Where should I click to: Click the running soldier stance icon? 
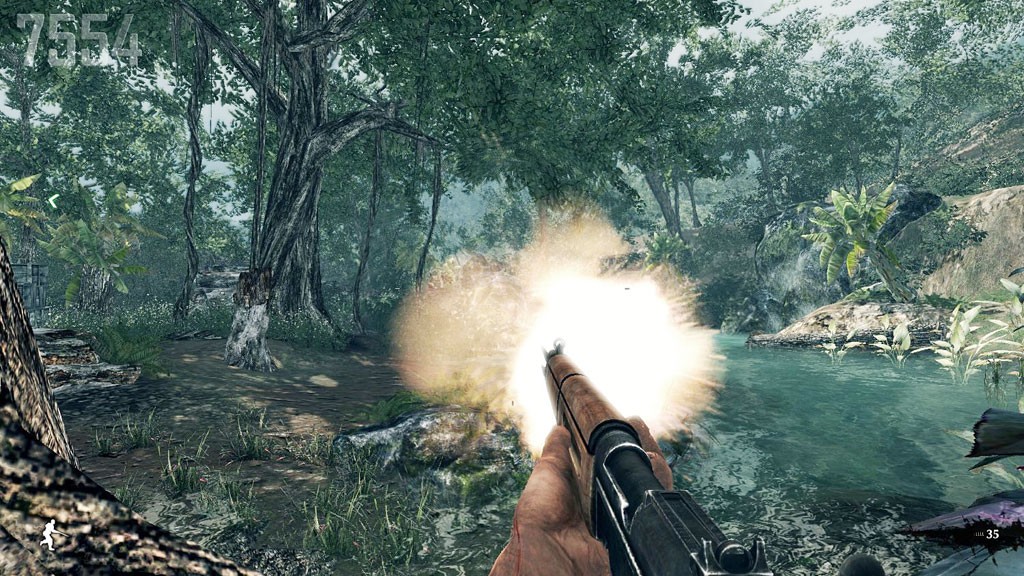coord(48,535)
